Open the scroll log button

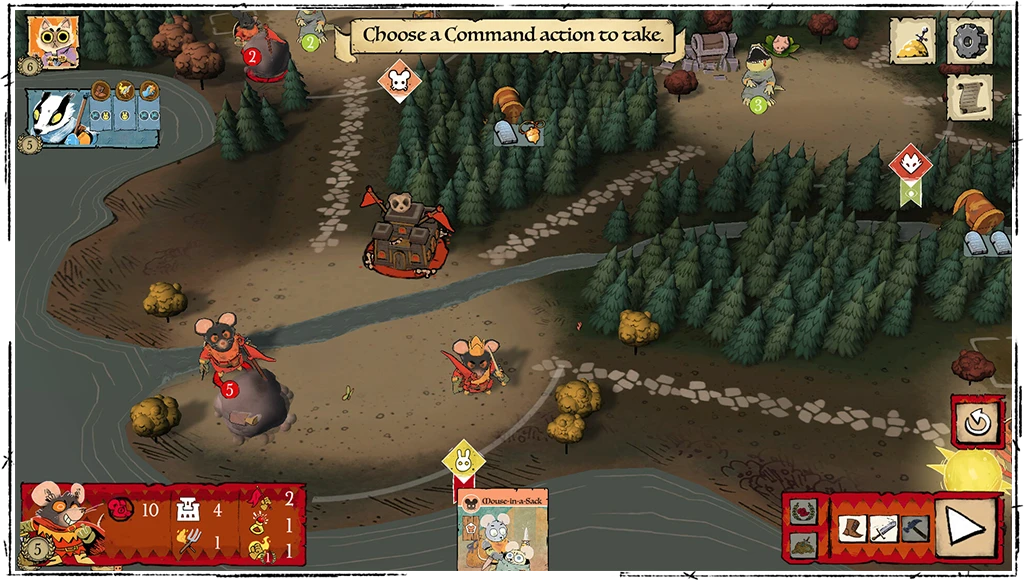pyautogui.click(x=969, y=97)
